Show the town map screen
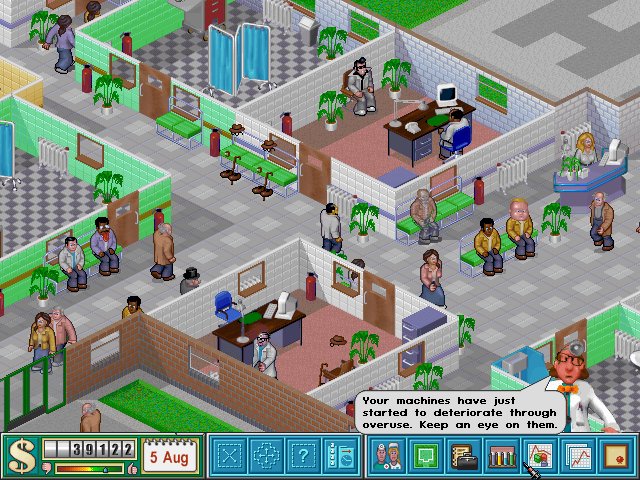This screenshot has width=640, height=480. coord(426,458)
